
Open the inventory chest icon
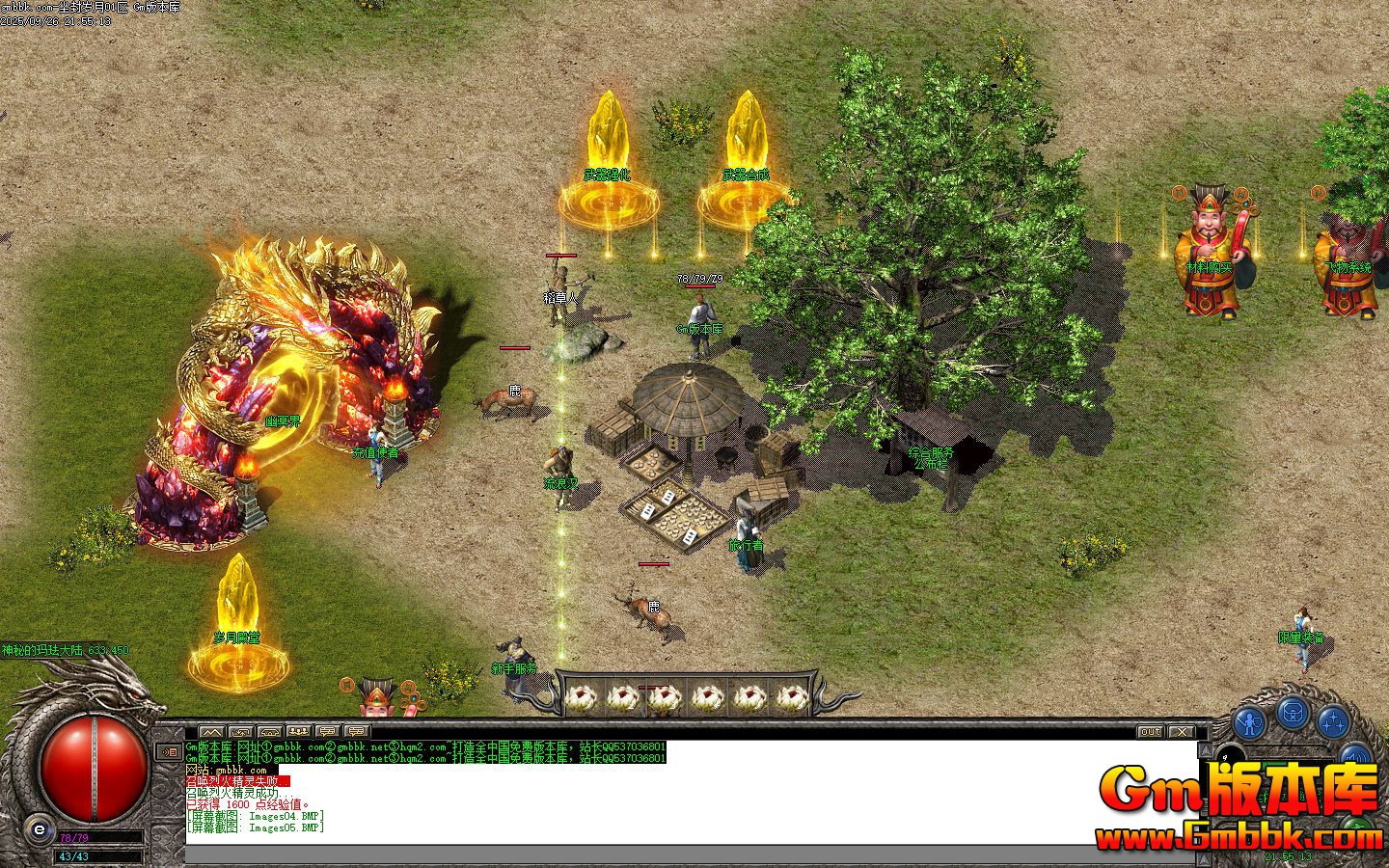point(1293,714)
